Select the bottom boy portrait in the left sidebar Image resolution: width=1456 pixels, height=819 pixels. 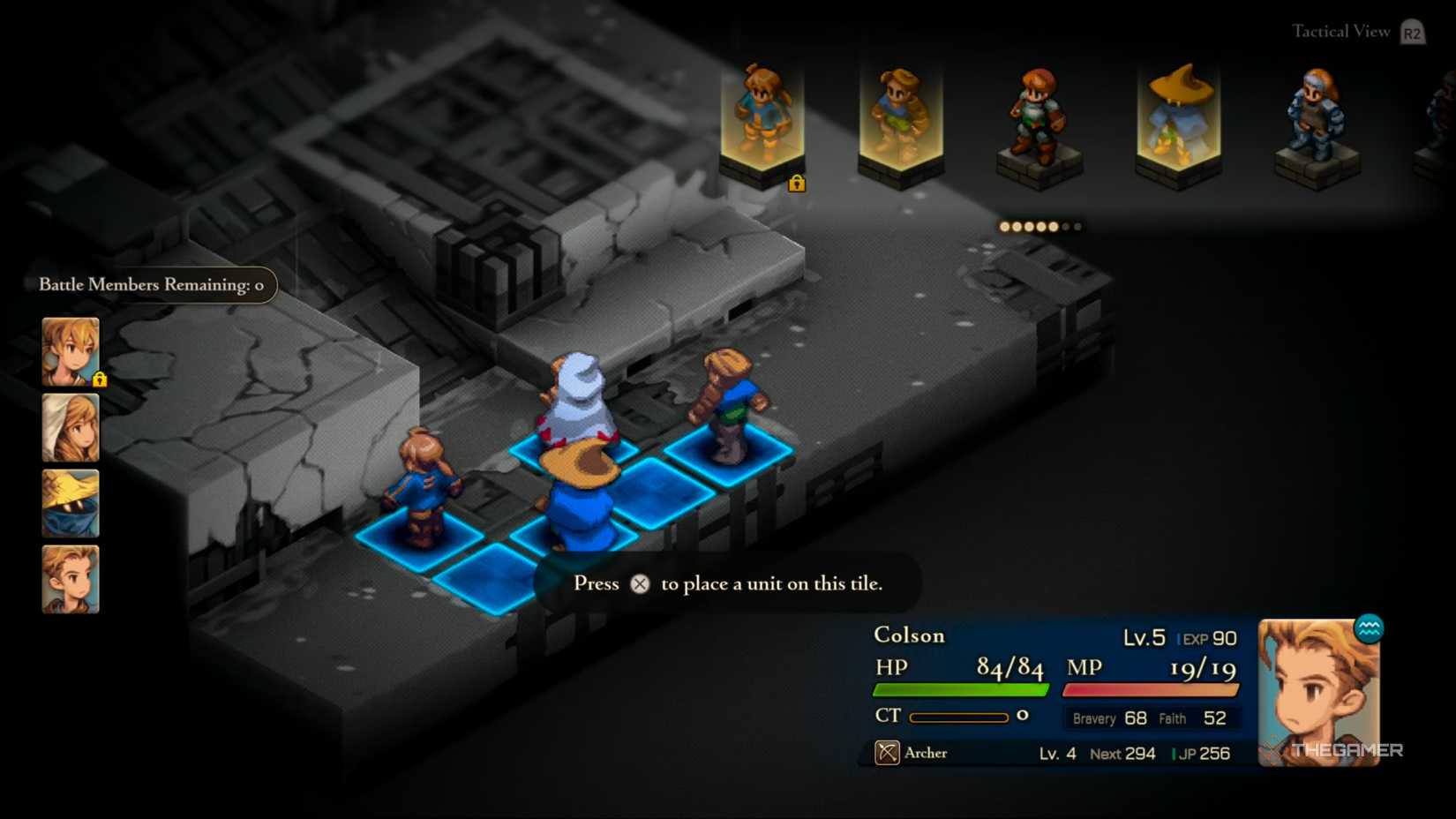(70, 578)
